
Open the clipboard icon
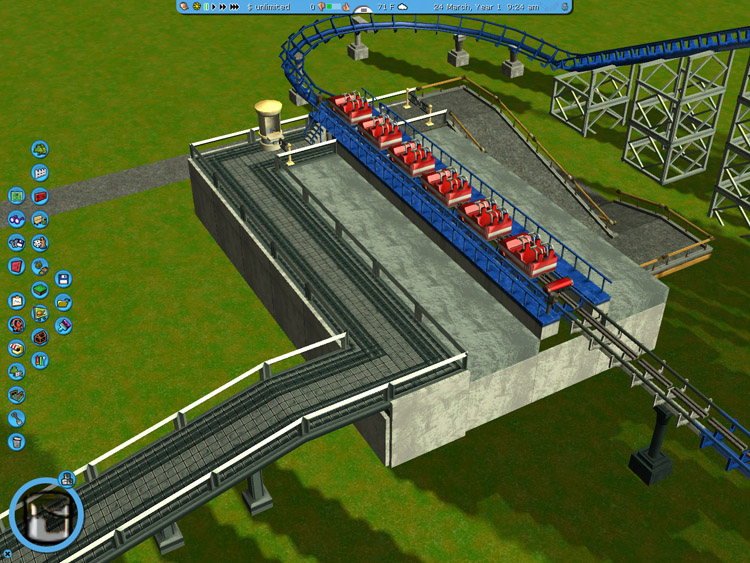pos(16,301)
